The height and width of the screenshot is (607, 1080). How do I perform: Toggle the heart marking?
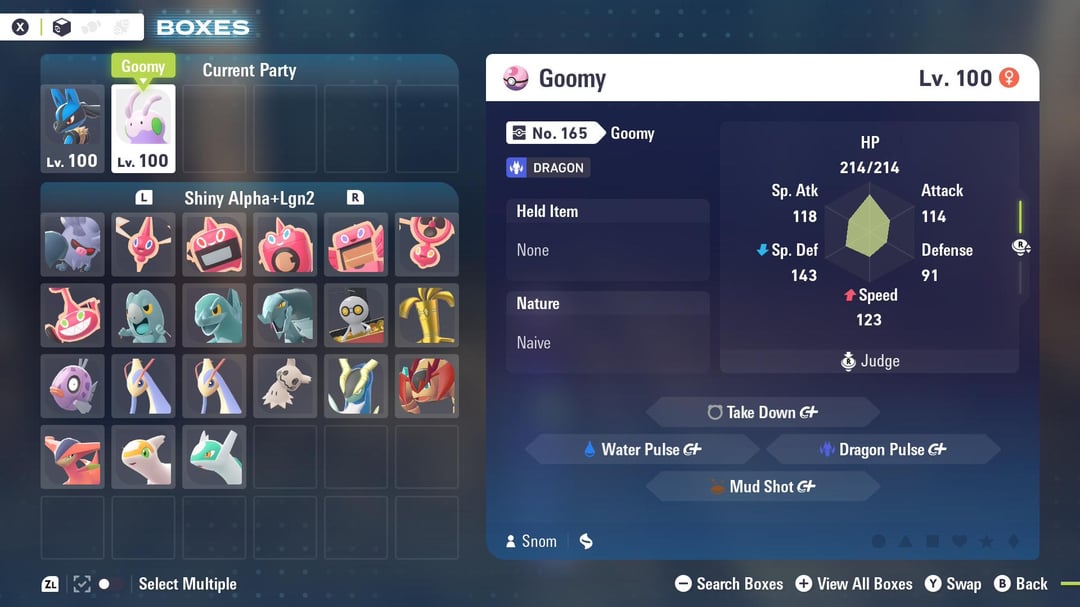[x=959, y=541]
